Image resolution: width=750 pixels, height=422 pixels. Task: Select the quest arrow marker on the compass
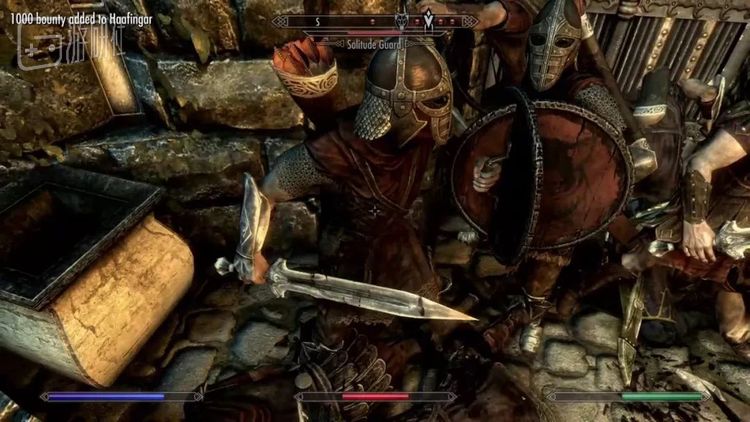pyautogui.click(x=428, y=19)
